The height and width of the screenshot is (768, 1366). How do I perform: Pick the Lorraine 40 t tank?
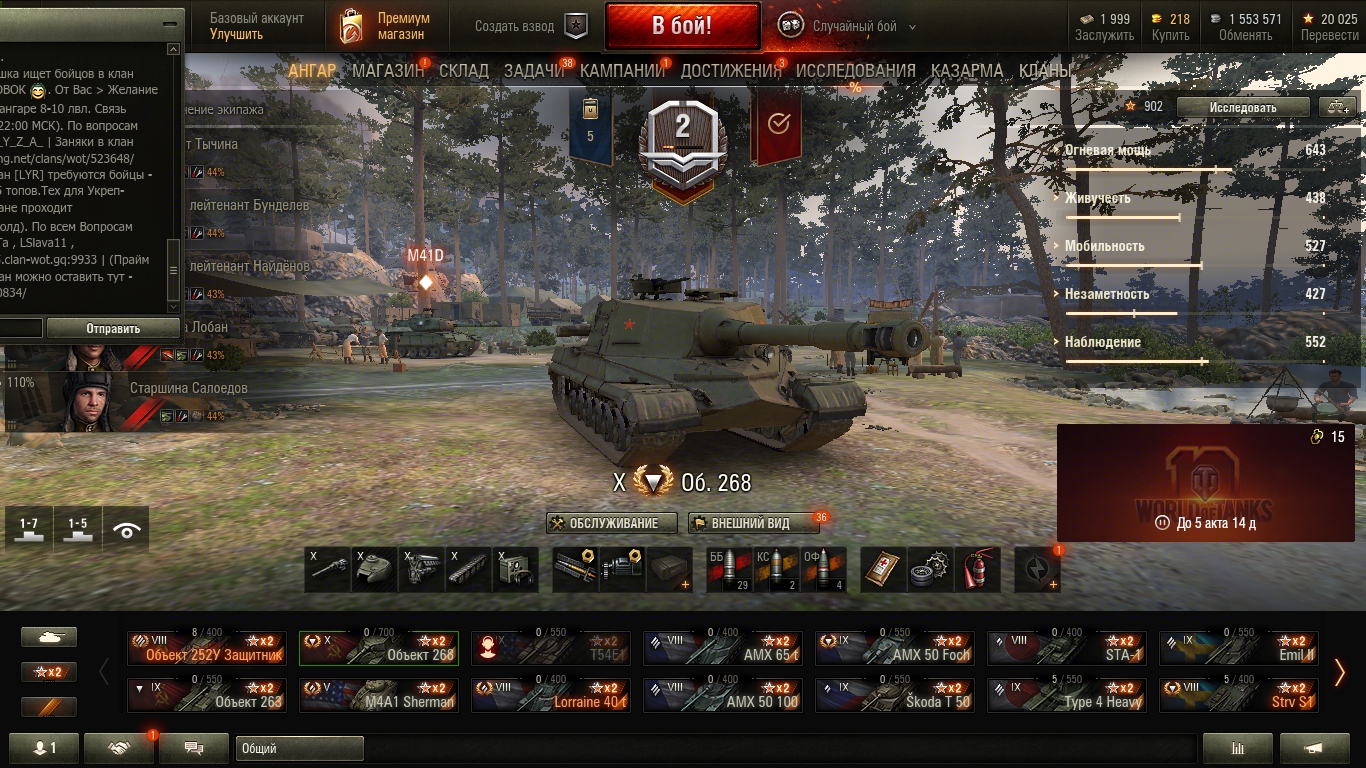[551, 695]
